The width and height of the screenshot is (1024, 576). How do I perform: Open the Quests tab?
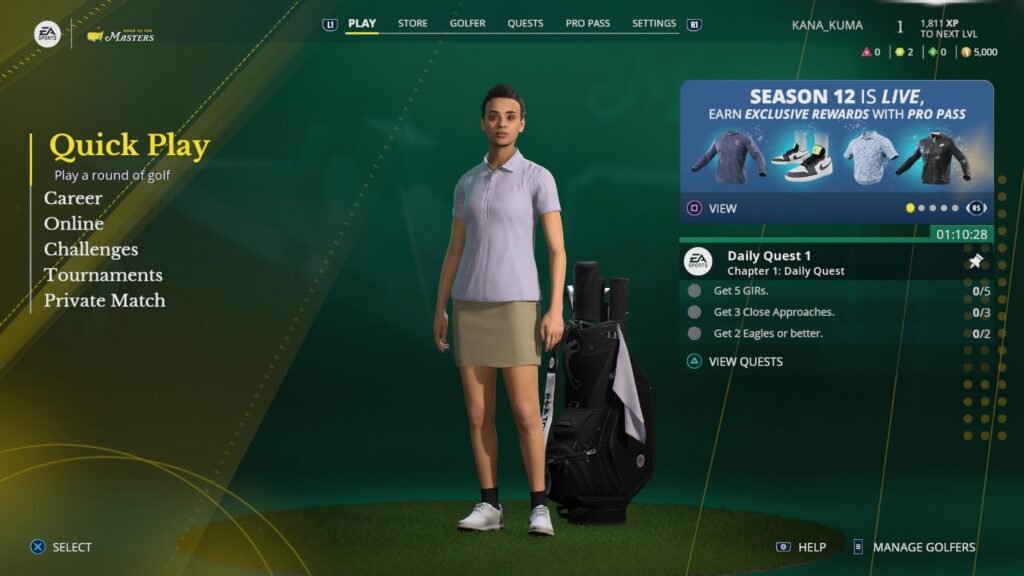click(x=525, y=24)
